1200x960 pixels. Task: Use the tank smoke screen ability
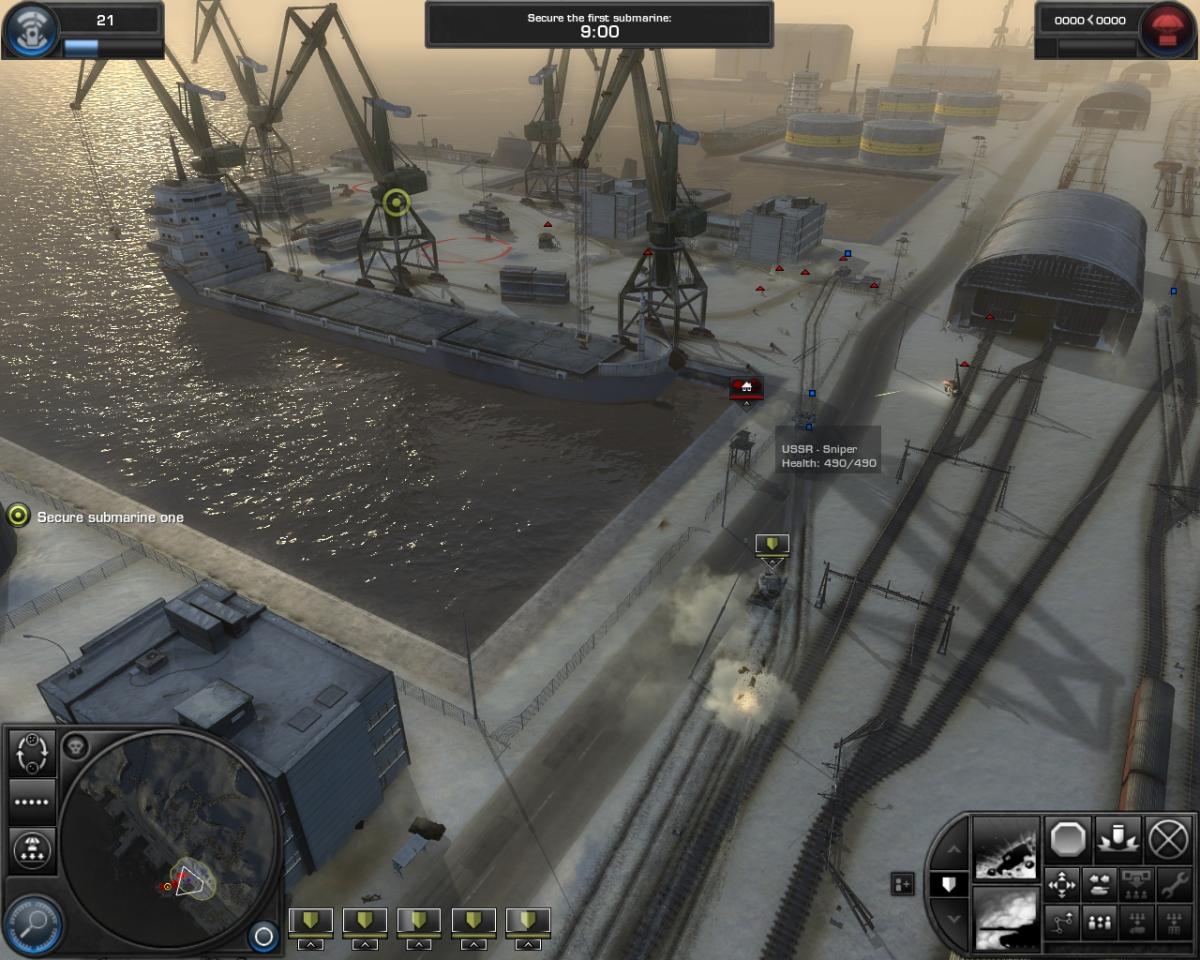(1005, 920)
